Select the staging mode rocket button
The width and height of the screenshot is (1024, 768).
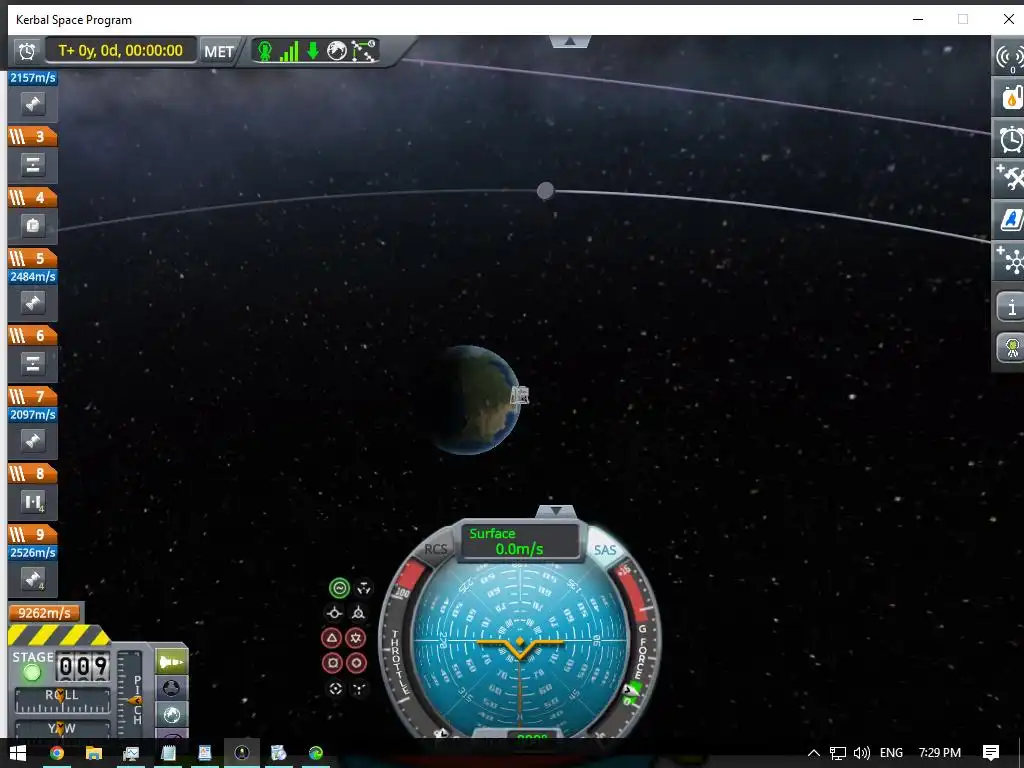click(x=172, y=662)
